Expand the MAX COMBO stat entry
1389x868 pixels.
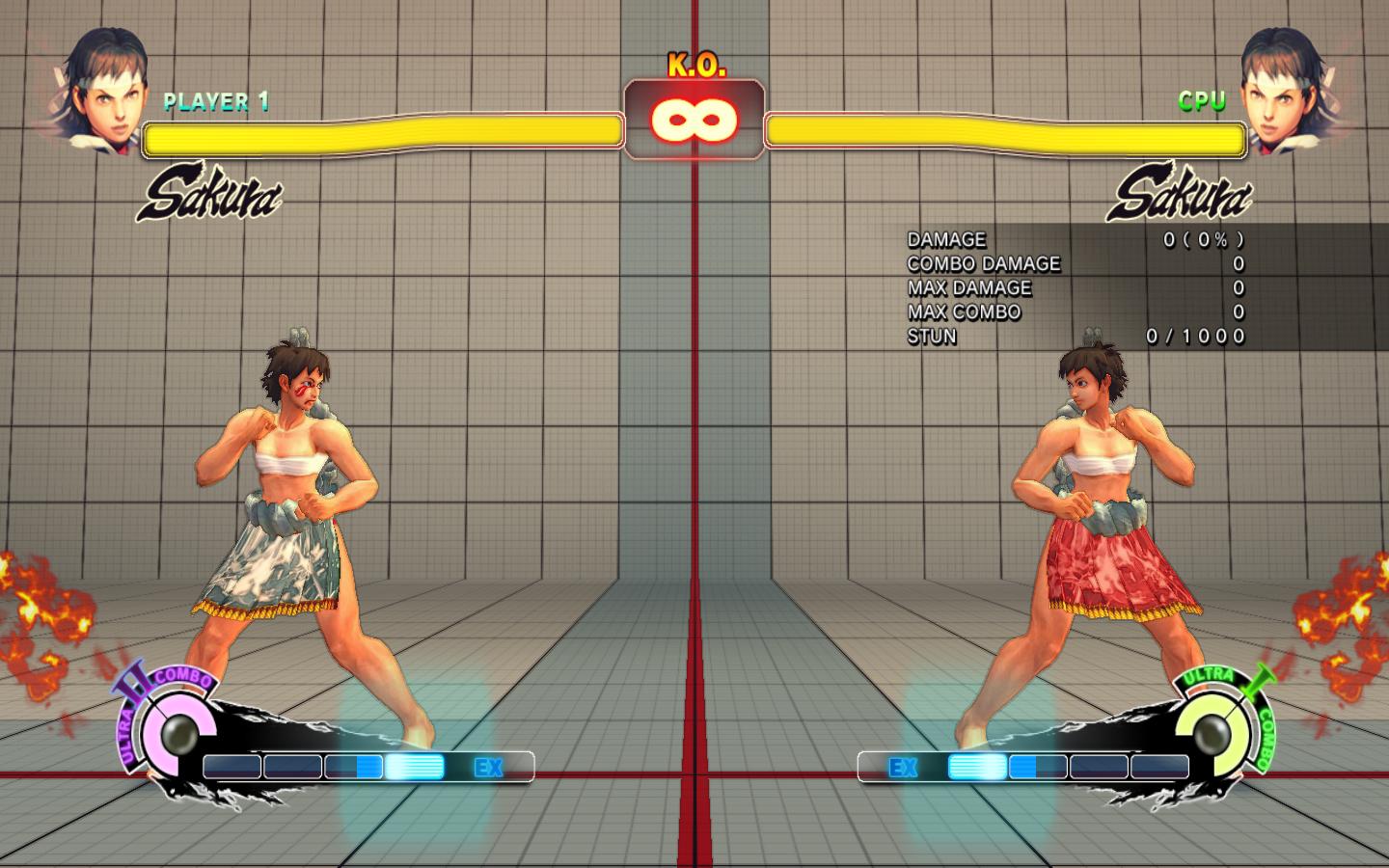pos(964,312)
